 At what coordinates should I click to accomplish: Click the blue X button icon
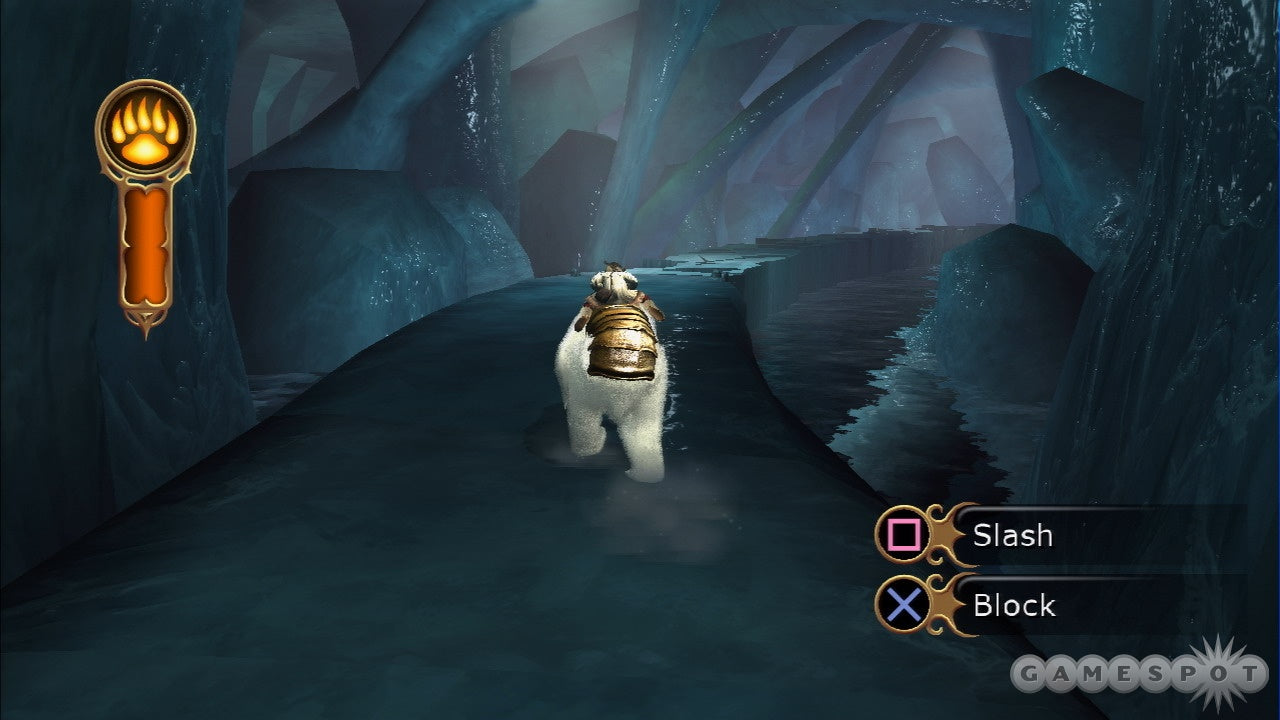click(903, 605)
